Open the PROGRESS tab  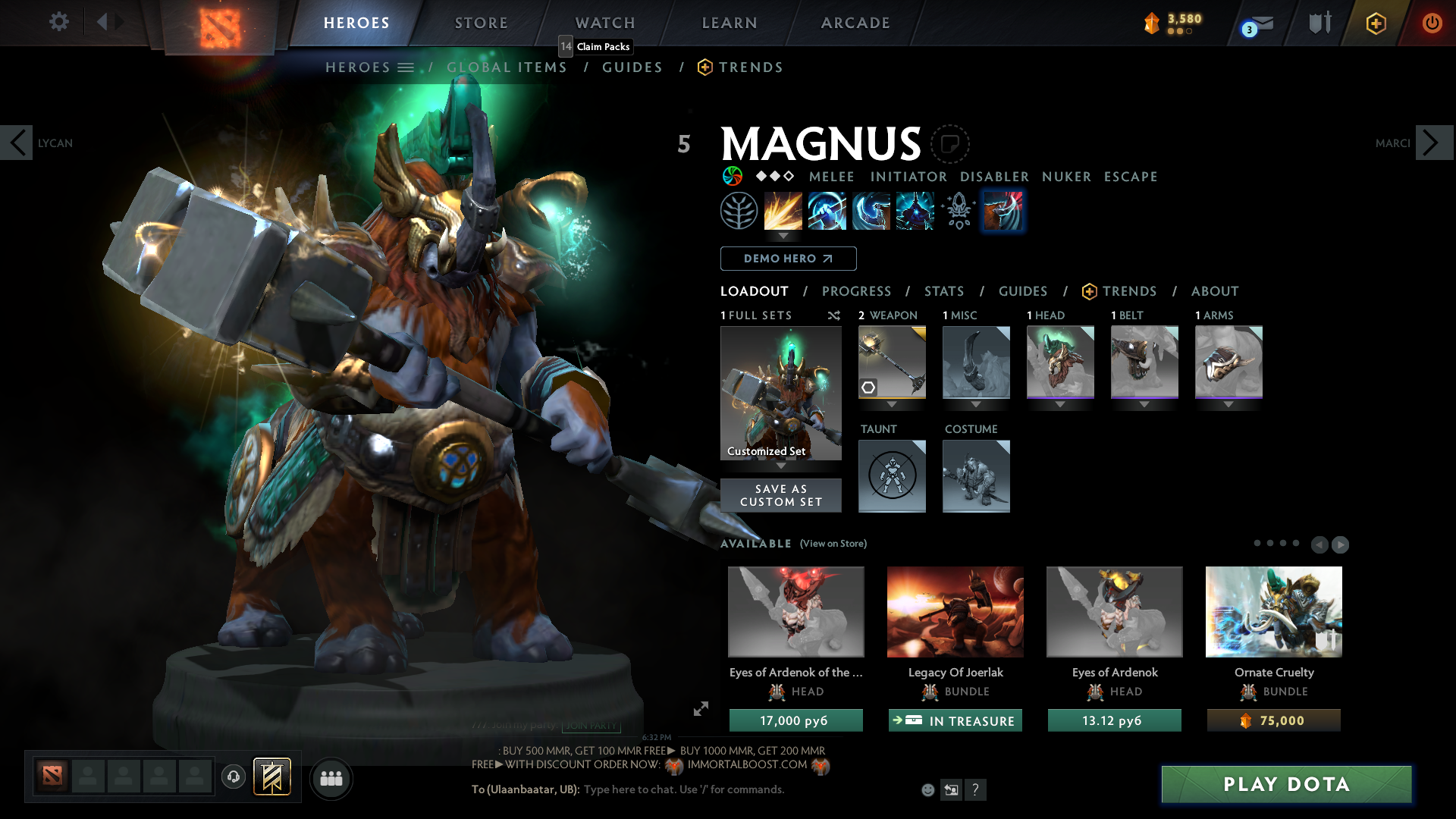pyautogui.click(x=857, y=291)
